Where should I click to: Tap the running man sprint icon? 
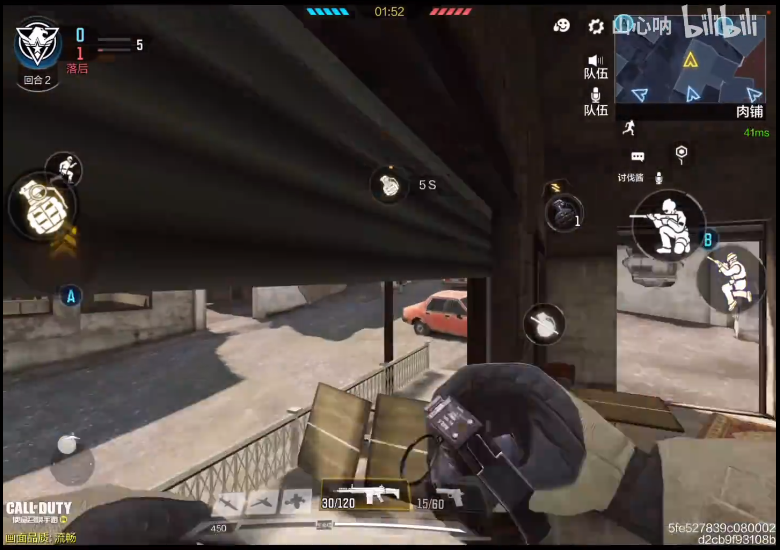click(628, 127)
